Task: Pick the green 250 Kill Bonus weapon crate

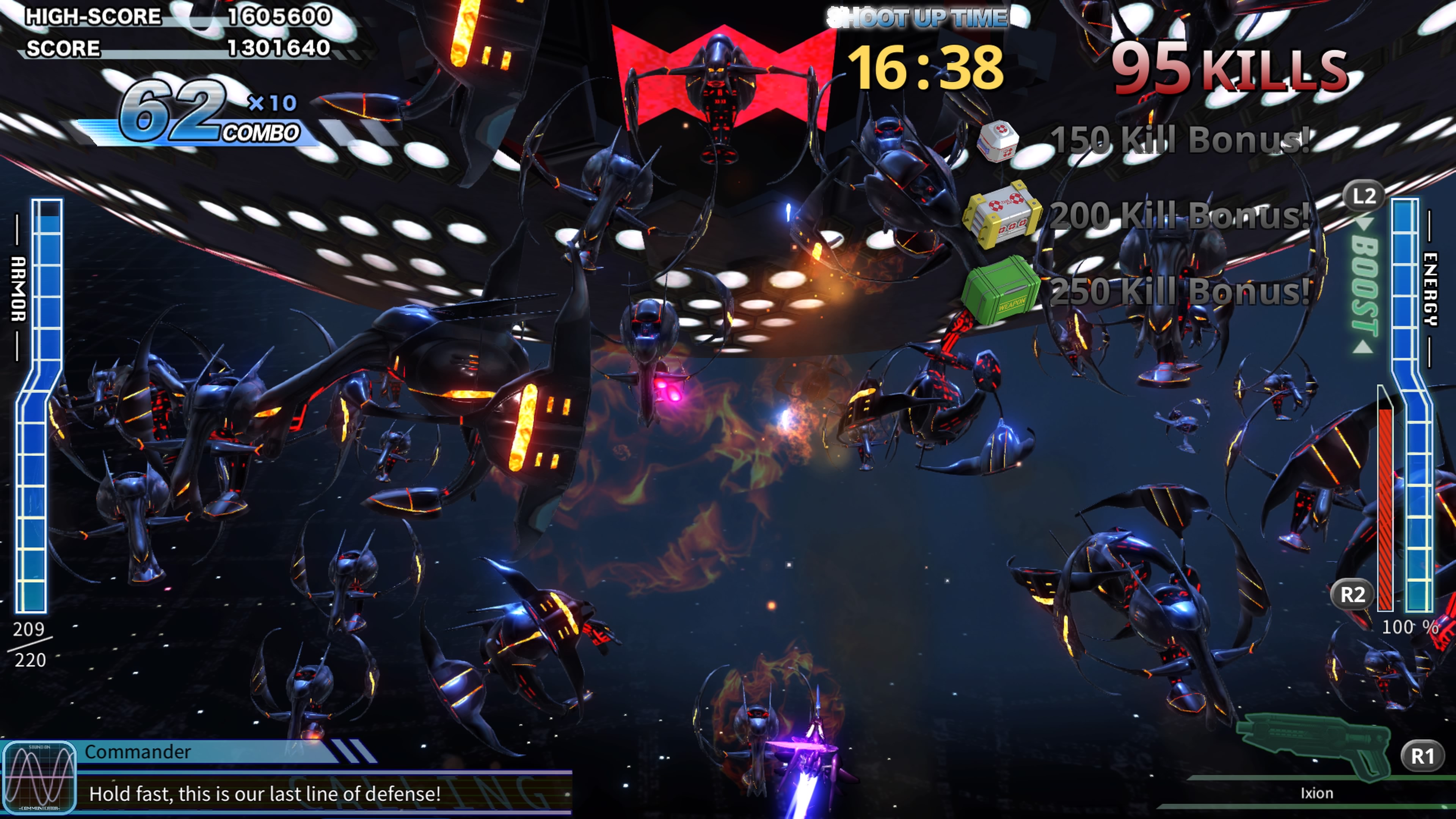Action: pyautogui.click(x=1001, y=290)
